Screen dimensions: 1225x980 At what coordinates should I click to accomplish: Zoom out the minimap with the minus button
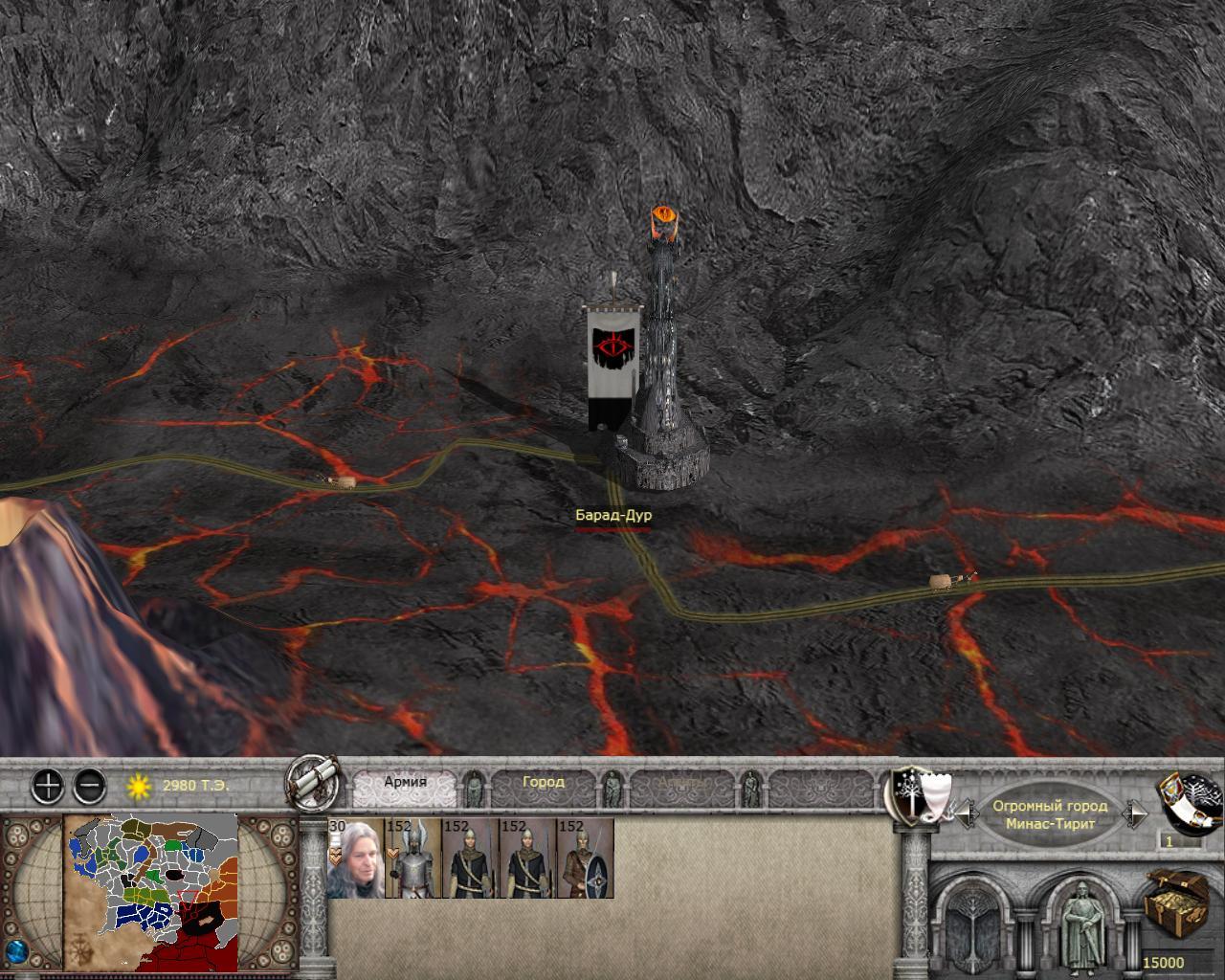click(89, 787)
